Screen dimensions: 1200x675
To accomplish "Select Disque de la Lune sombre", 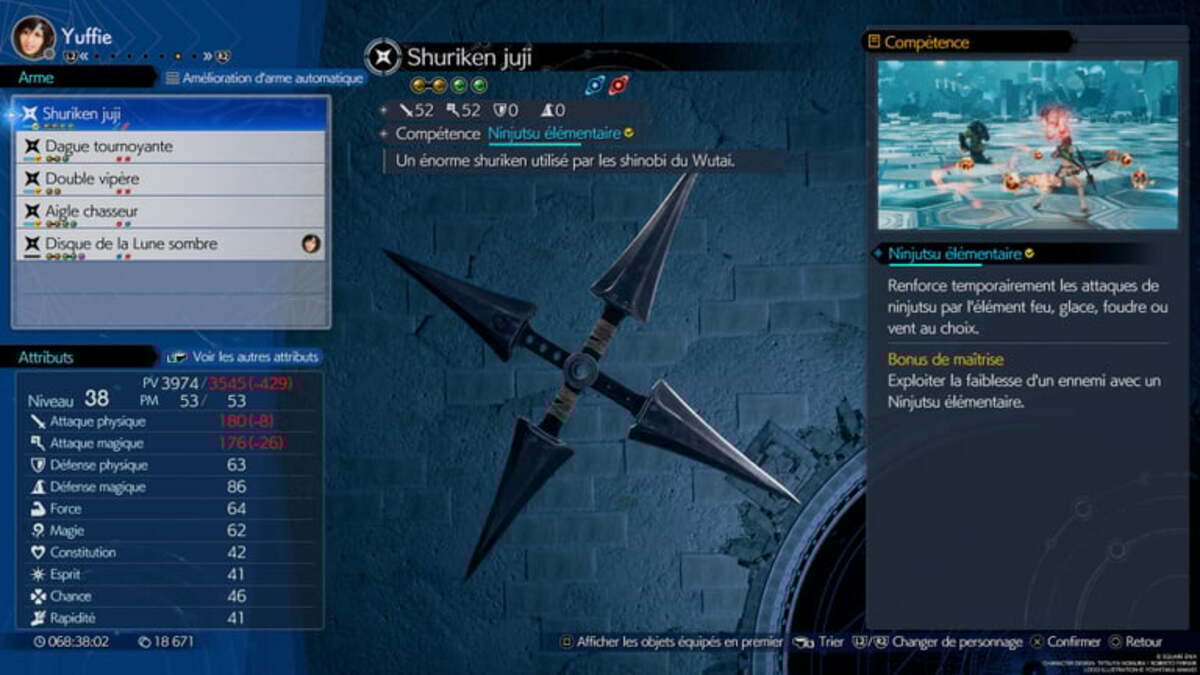I will 170,244.
